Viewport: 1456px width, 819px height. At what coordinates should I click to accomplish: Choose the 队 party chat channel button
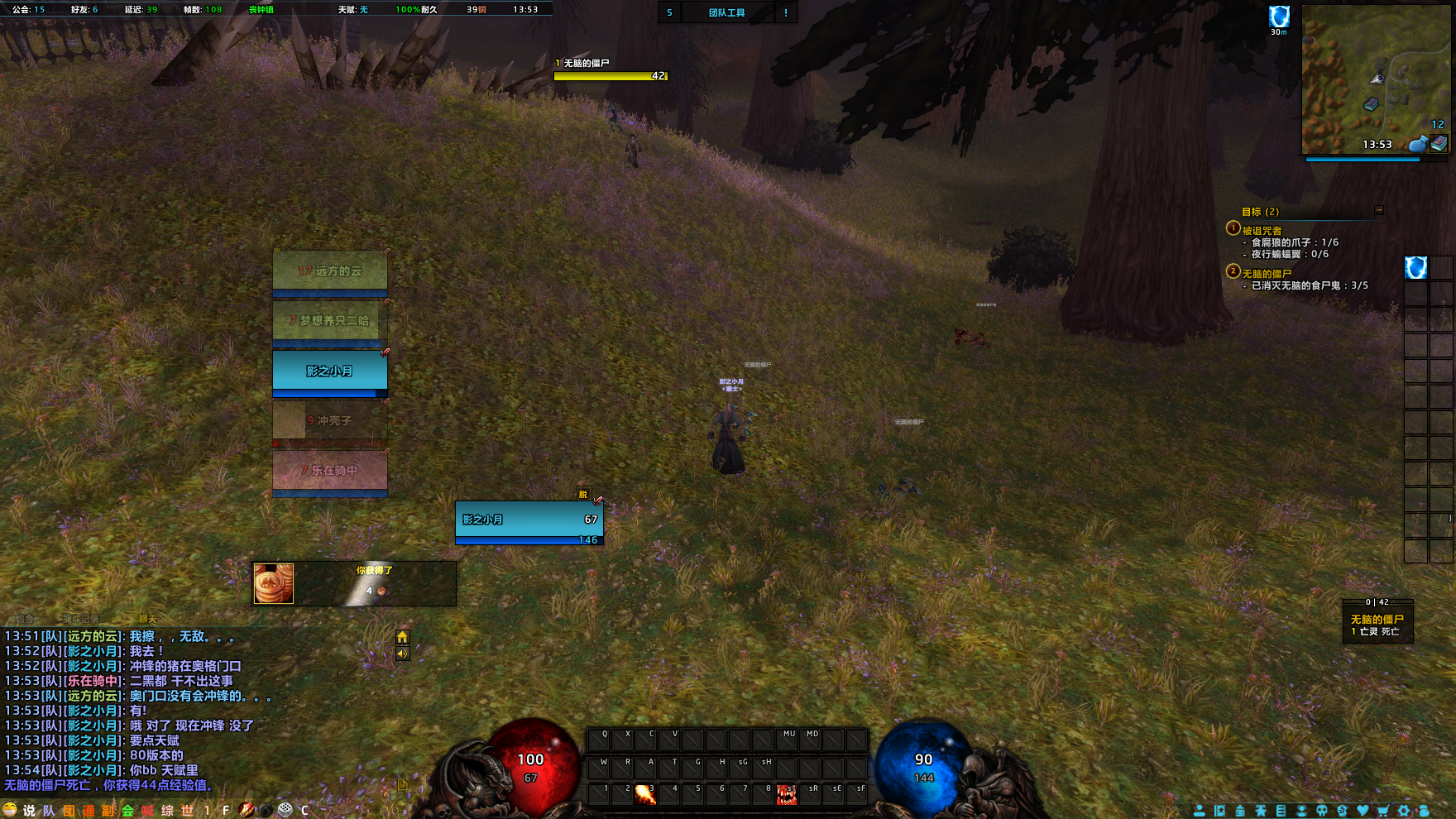(x=49, y=811)
